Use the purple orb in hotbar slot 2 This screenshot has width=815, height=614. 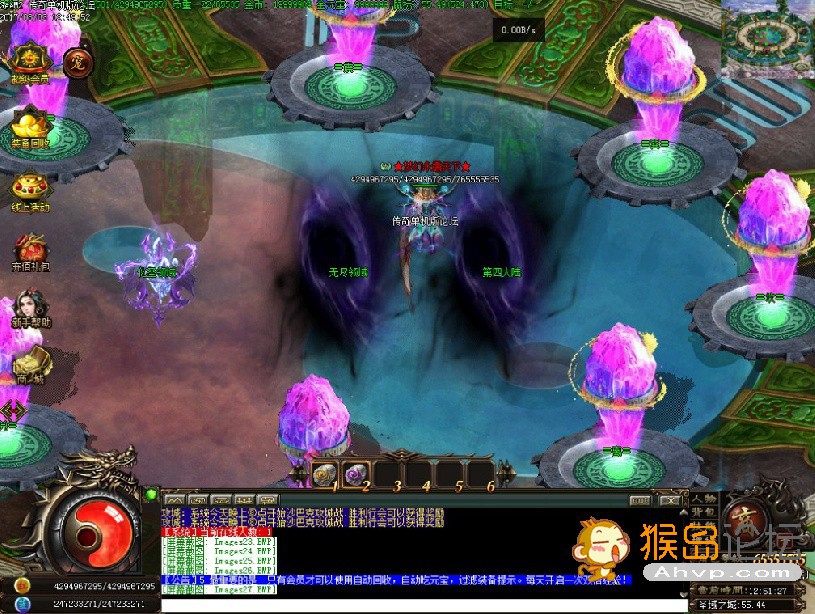357,473
